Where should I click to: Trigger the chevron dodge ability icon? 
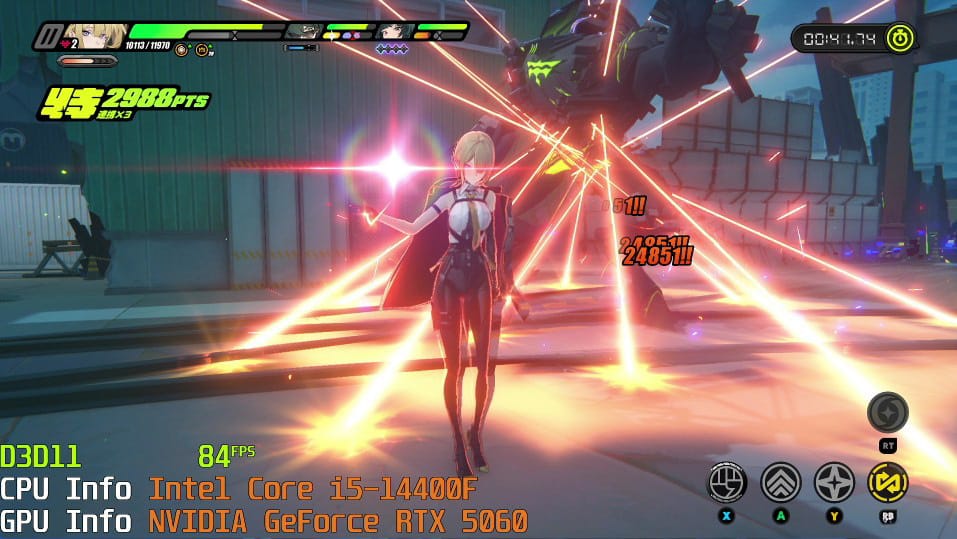pyautogui.click(x=780, y=482)
